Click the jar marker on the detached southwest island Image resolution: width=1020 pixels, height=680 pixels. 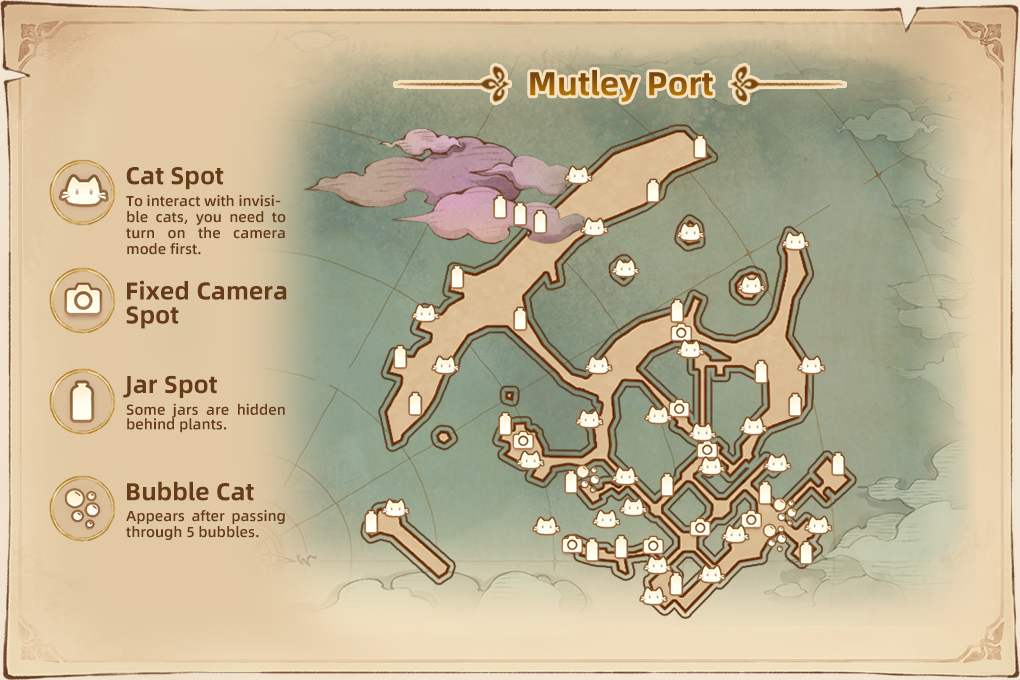pyautogui.click(x=372, y=522)
